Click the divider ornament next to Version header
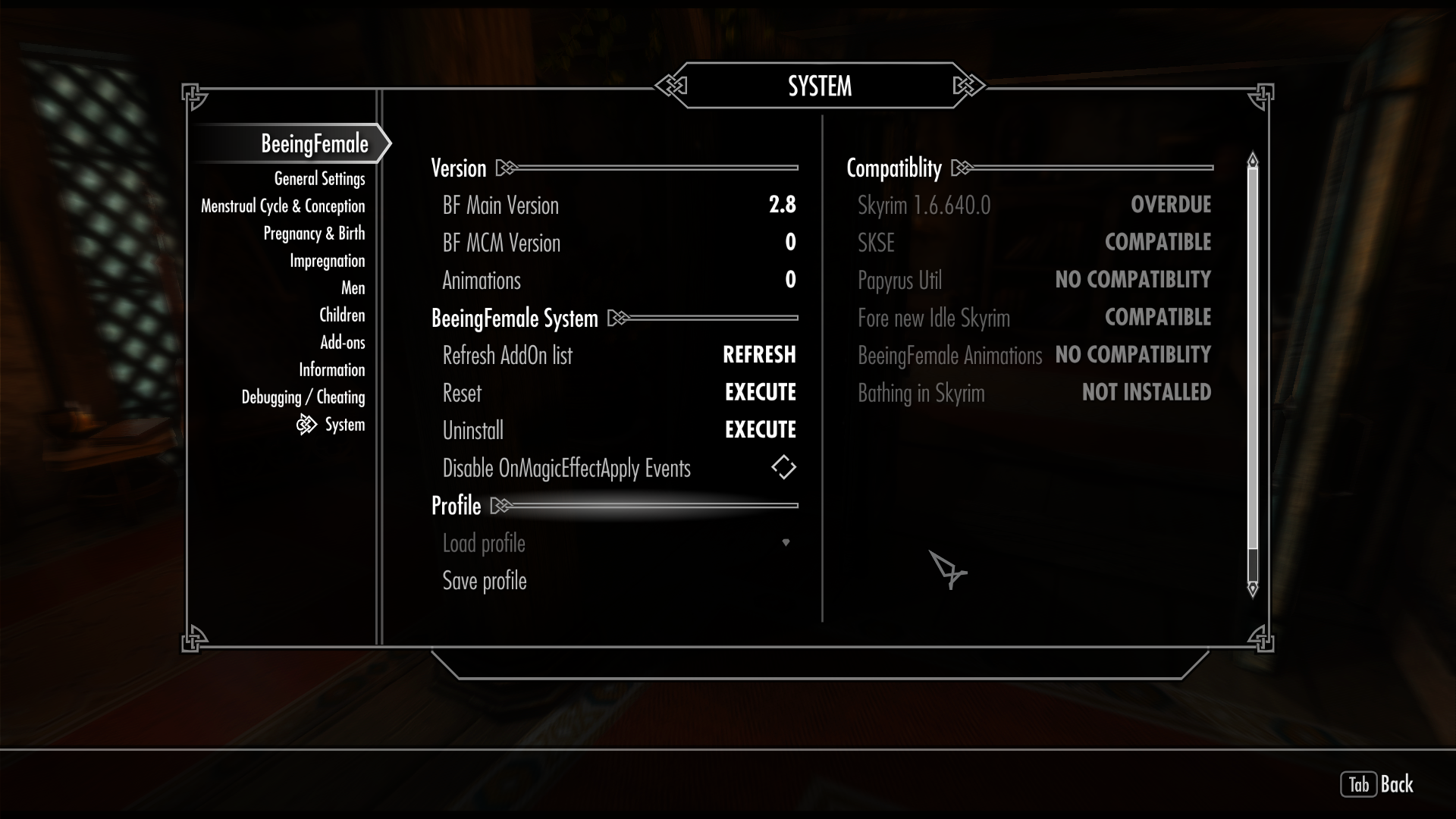This screenshot has width=1456, height=819. (507, 168)
